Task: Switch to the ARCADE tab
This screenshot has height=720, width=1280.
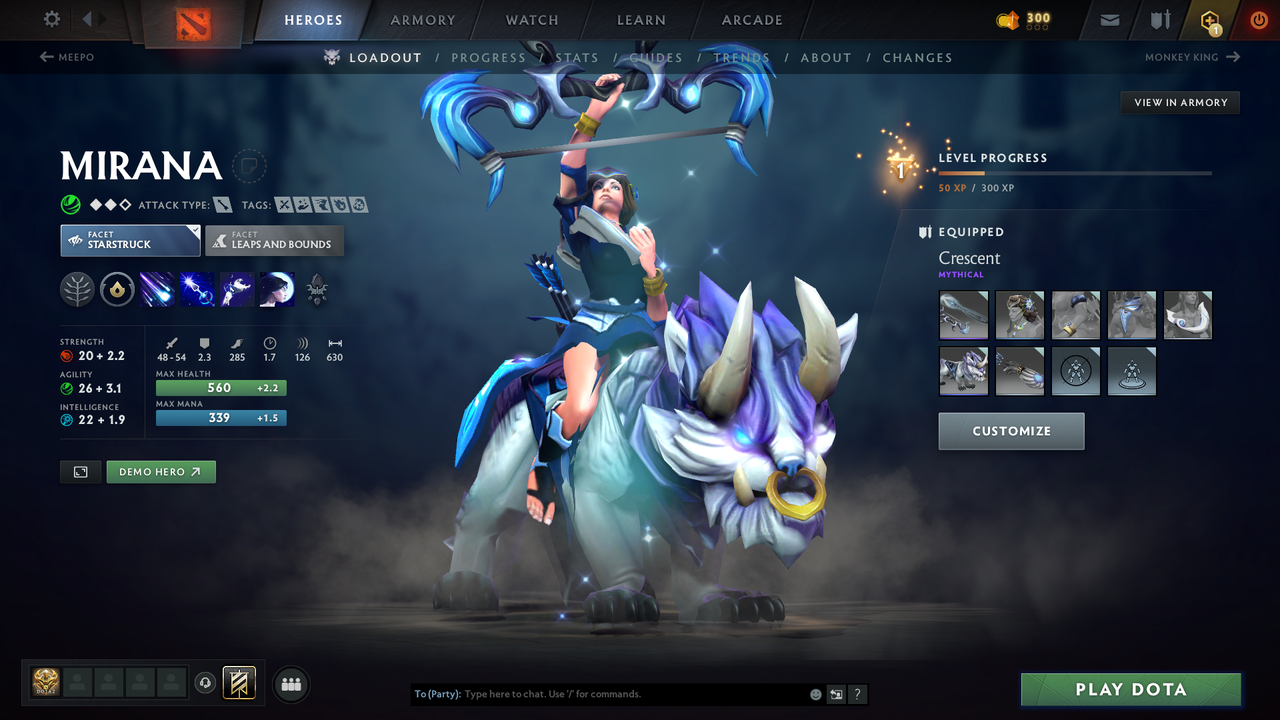Action: click(751, 20)
